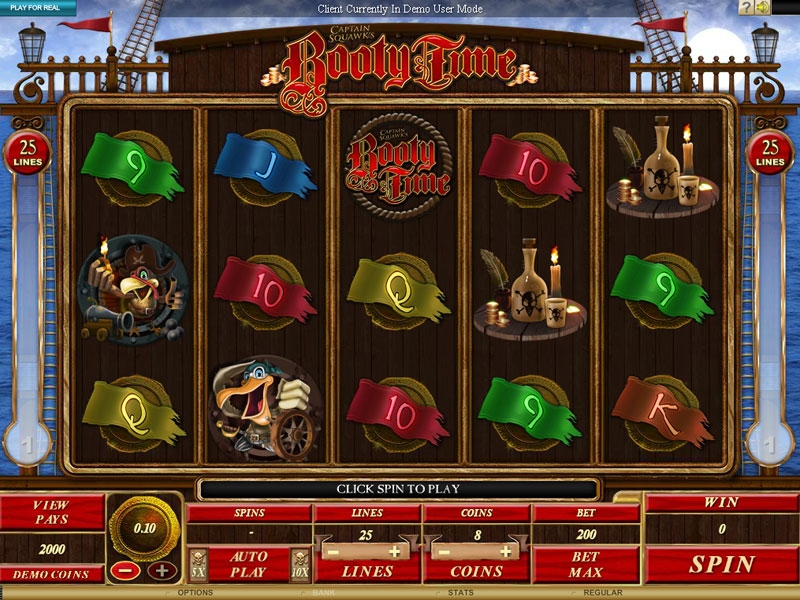Viewport: 800px width, 600px height.
Task: Spin the reels with the SPIN button
Action: click(721, 564)
